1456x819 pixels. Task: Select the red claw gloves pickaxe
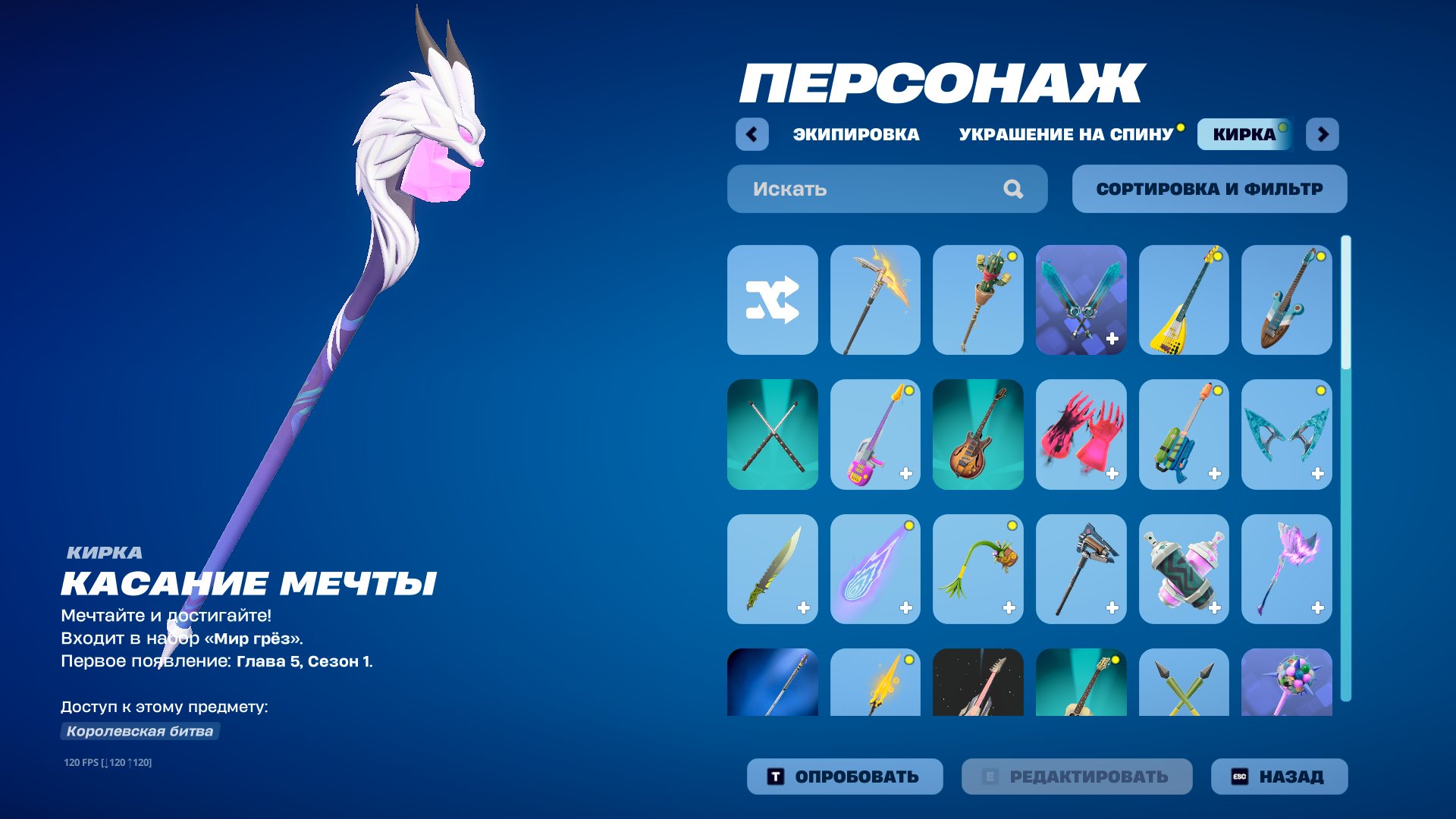1081,434
